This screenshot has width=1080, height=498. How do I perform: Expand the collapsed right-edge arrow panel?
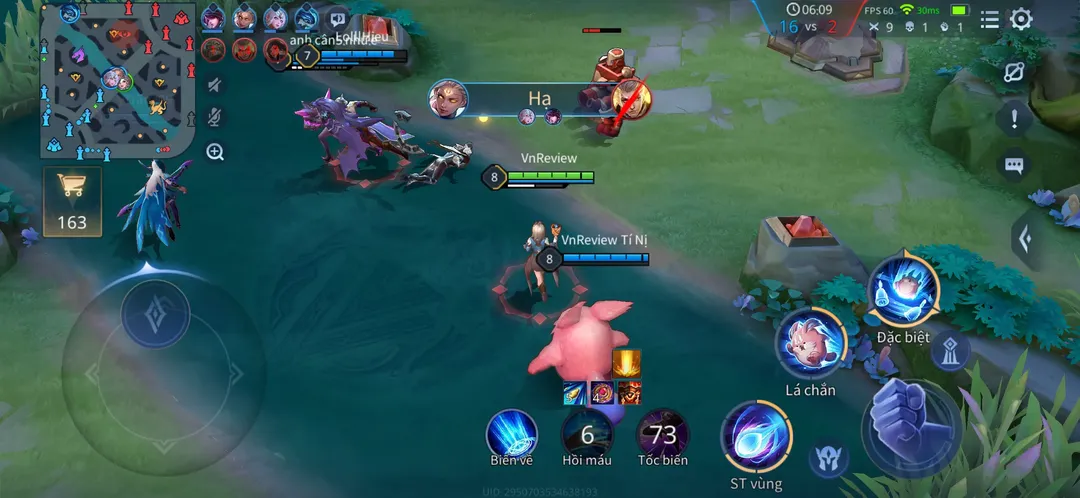point(1023,239)
